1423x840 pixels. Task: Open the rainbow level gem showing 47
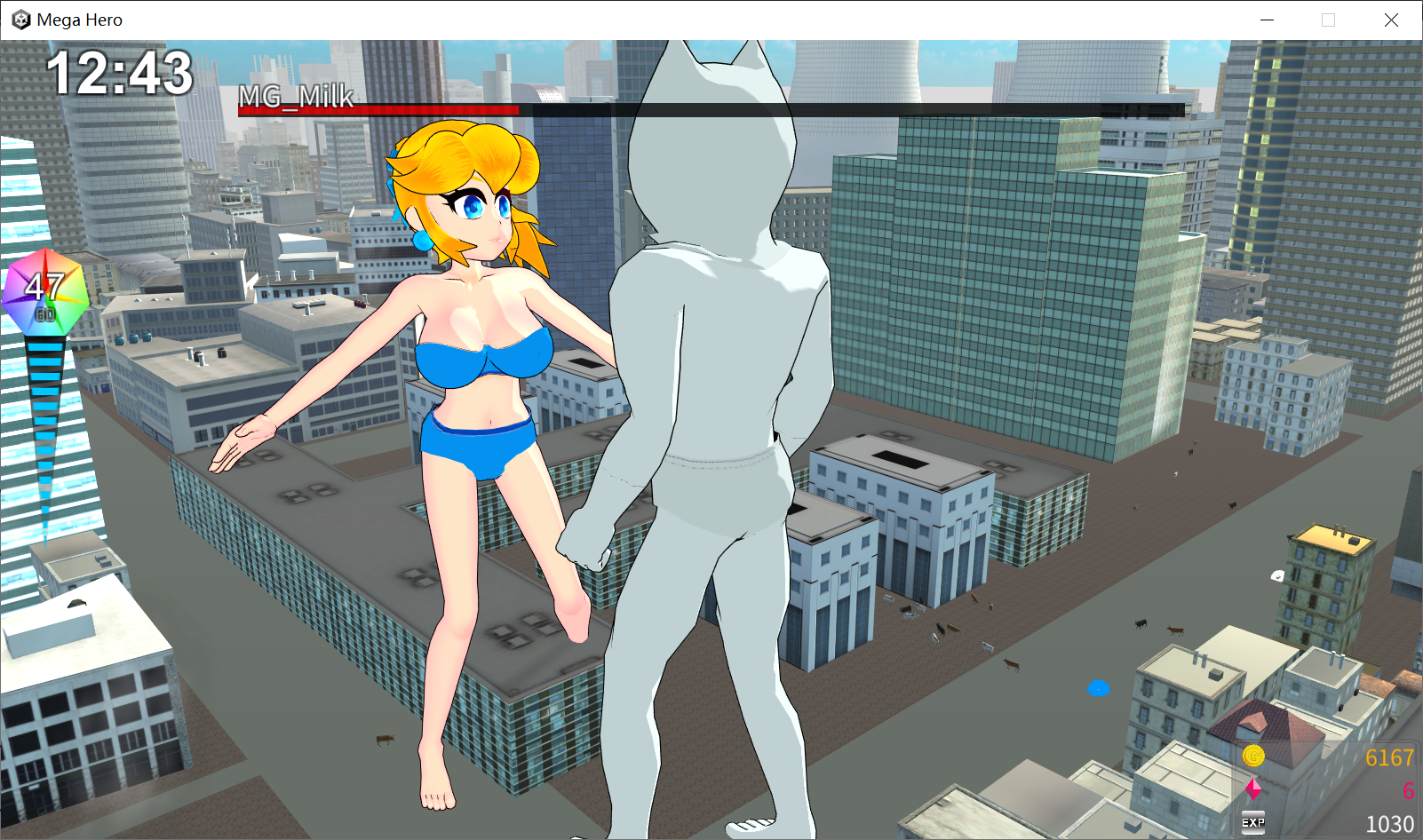click(44, 290)
